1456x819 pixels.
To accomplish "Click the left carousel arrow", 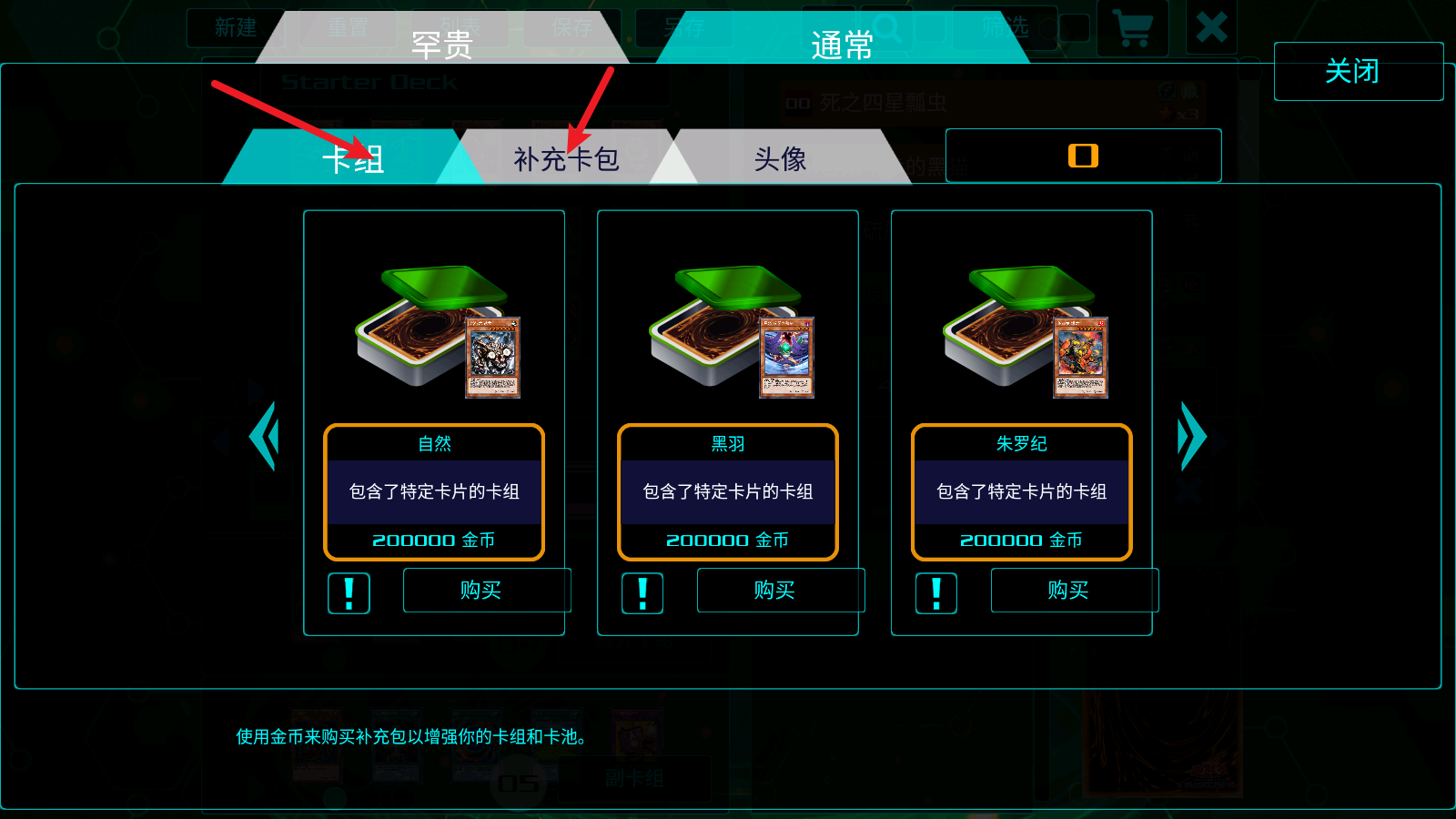I will point(264,436).
